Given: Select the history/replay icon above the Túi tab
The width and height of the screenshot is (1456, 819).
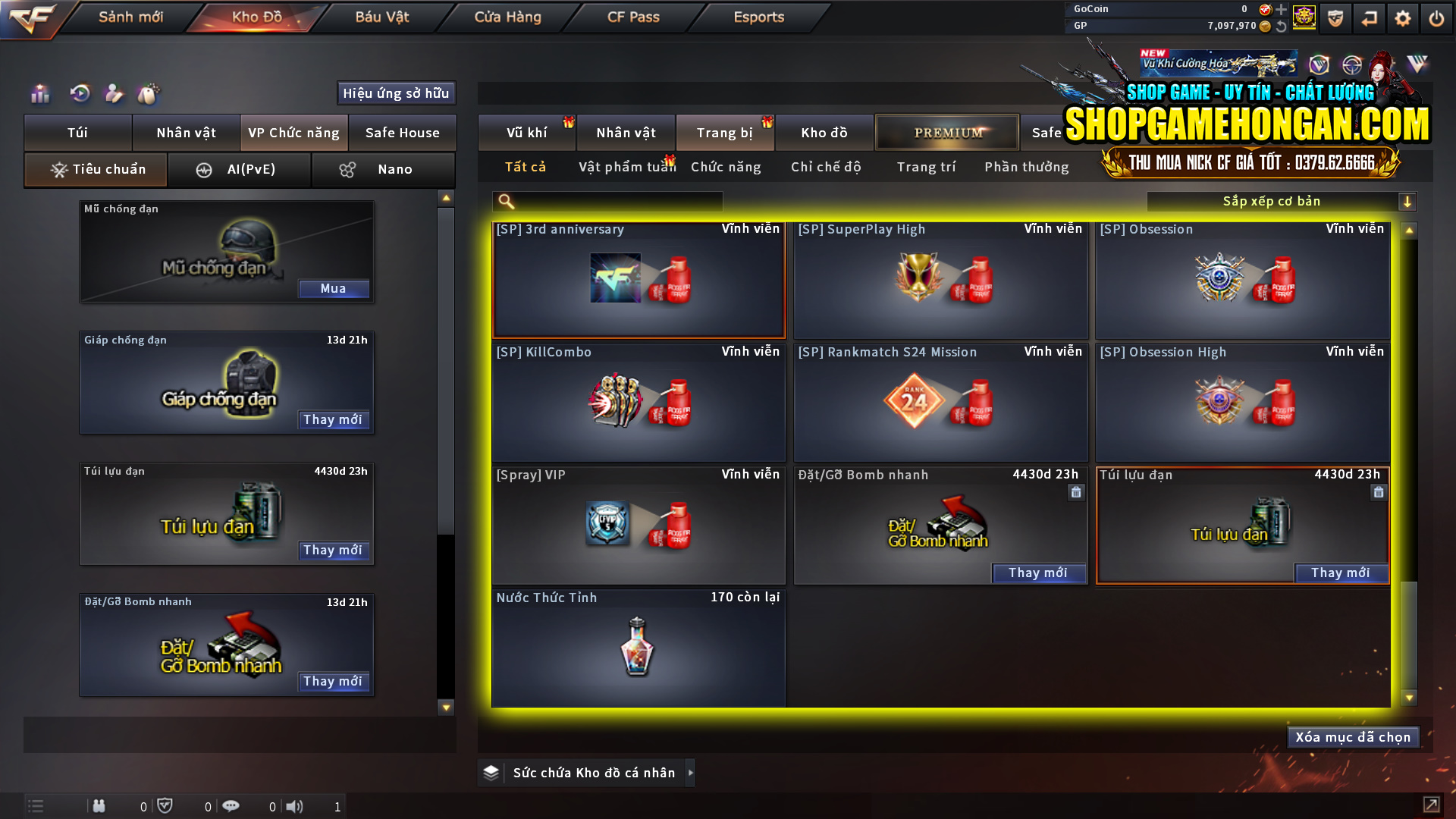Looking at the screenshot, I should [x=79, y=93].
